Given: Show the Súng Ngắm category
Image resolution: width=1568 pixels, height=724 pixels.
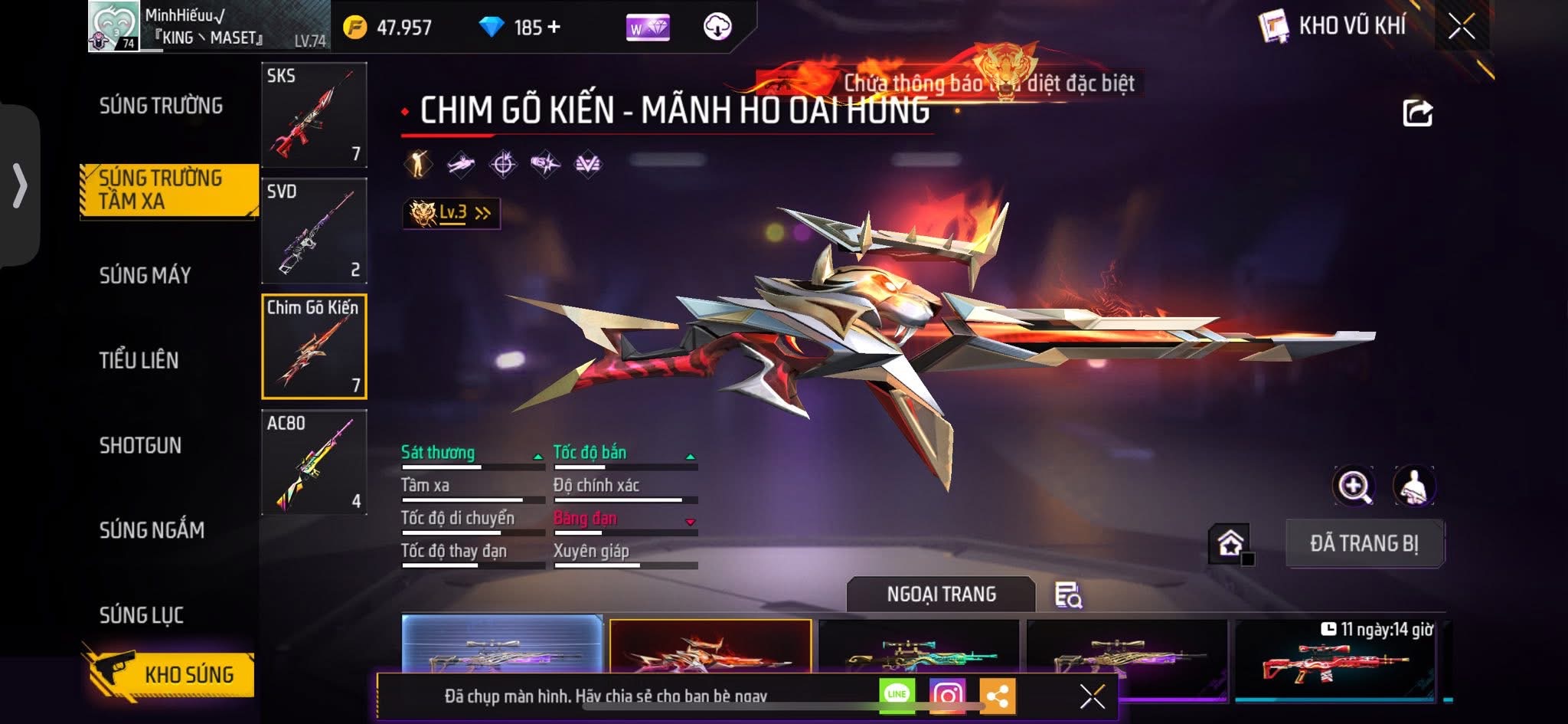Looking at the screenshot, I should [152, 529].
